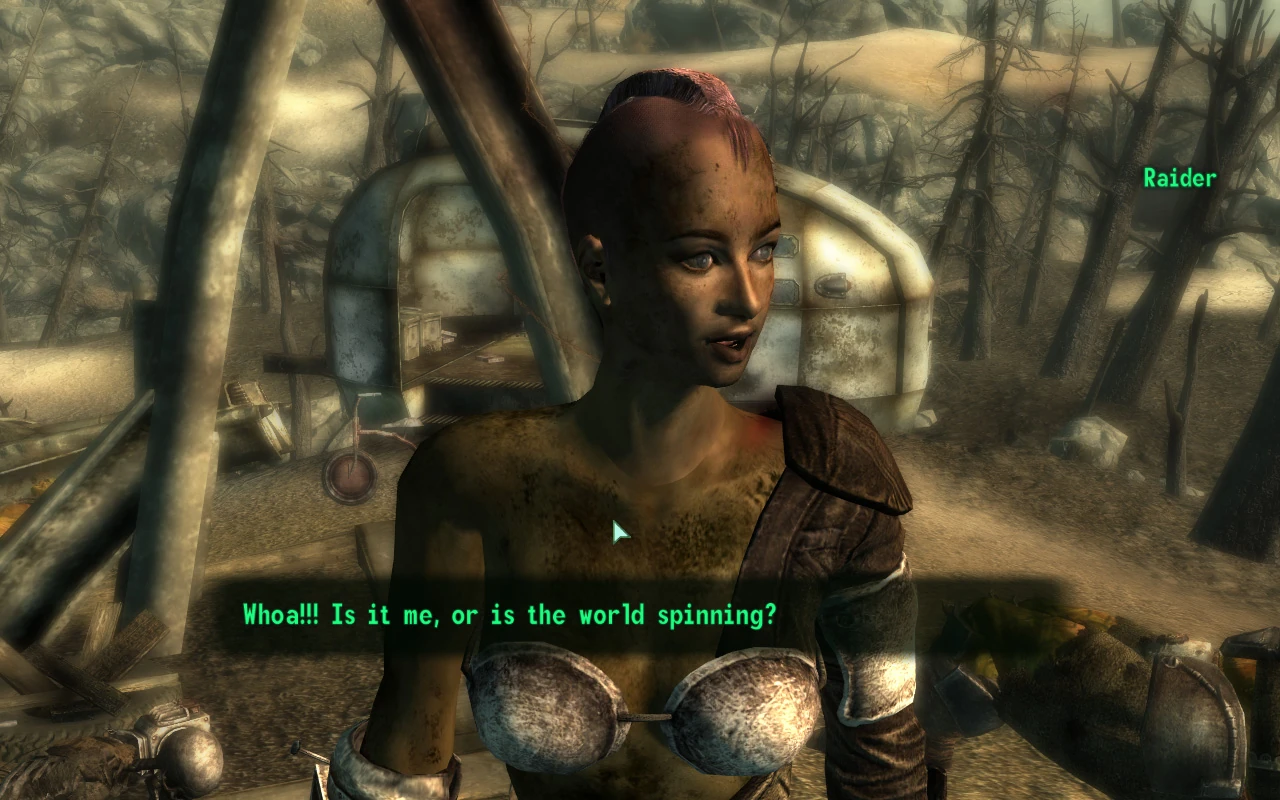
Task: Choose the "Whoa!!! Is it me" dialogue reply
Action: point(509,615)
